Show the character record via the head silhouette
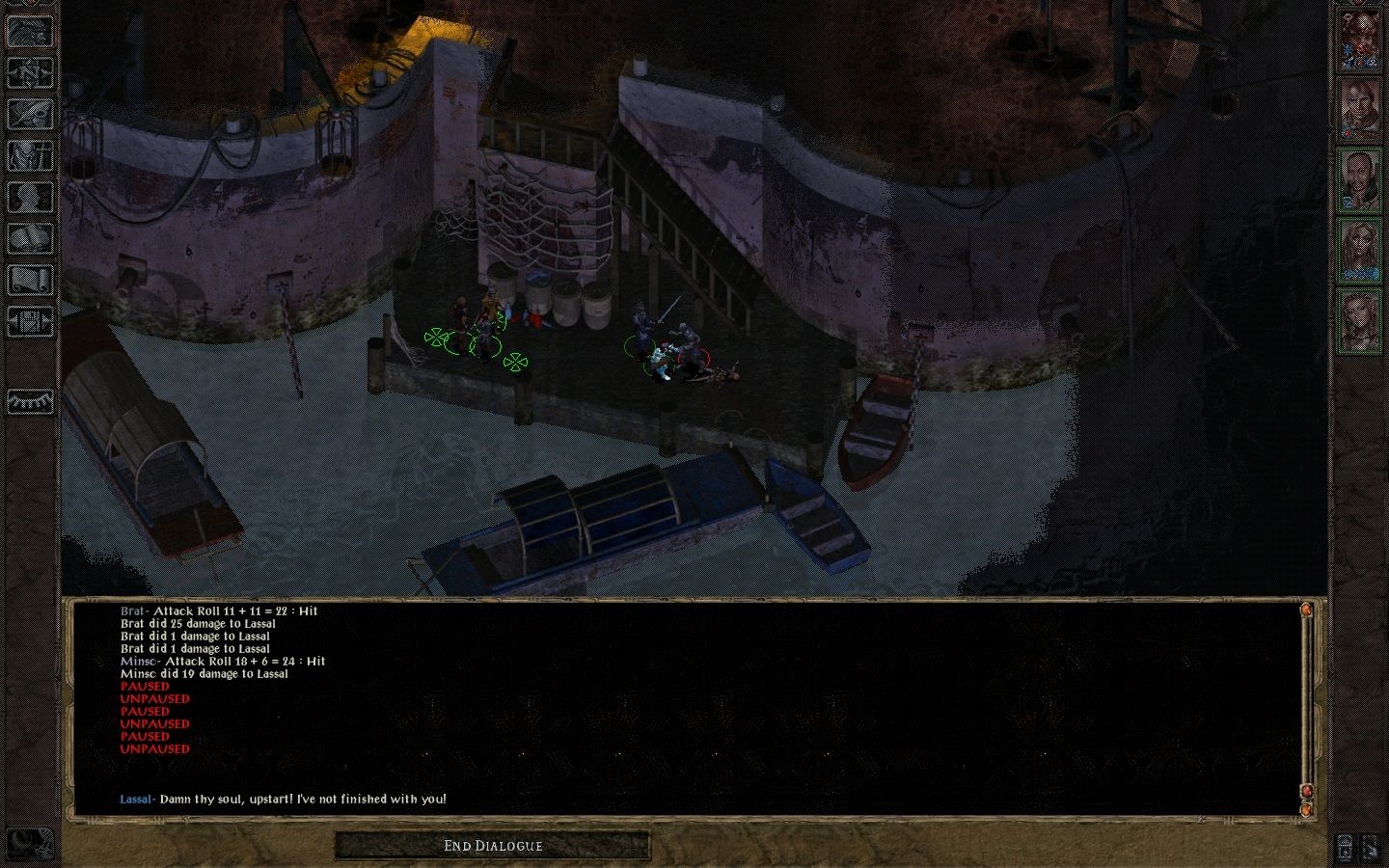The height and width of the screenshot is (868, 1389). click(x=30, y=197)
